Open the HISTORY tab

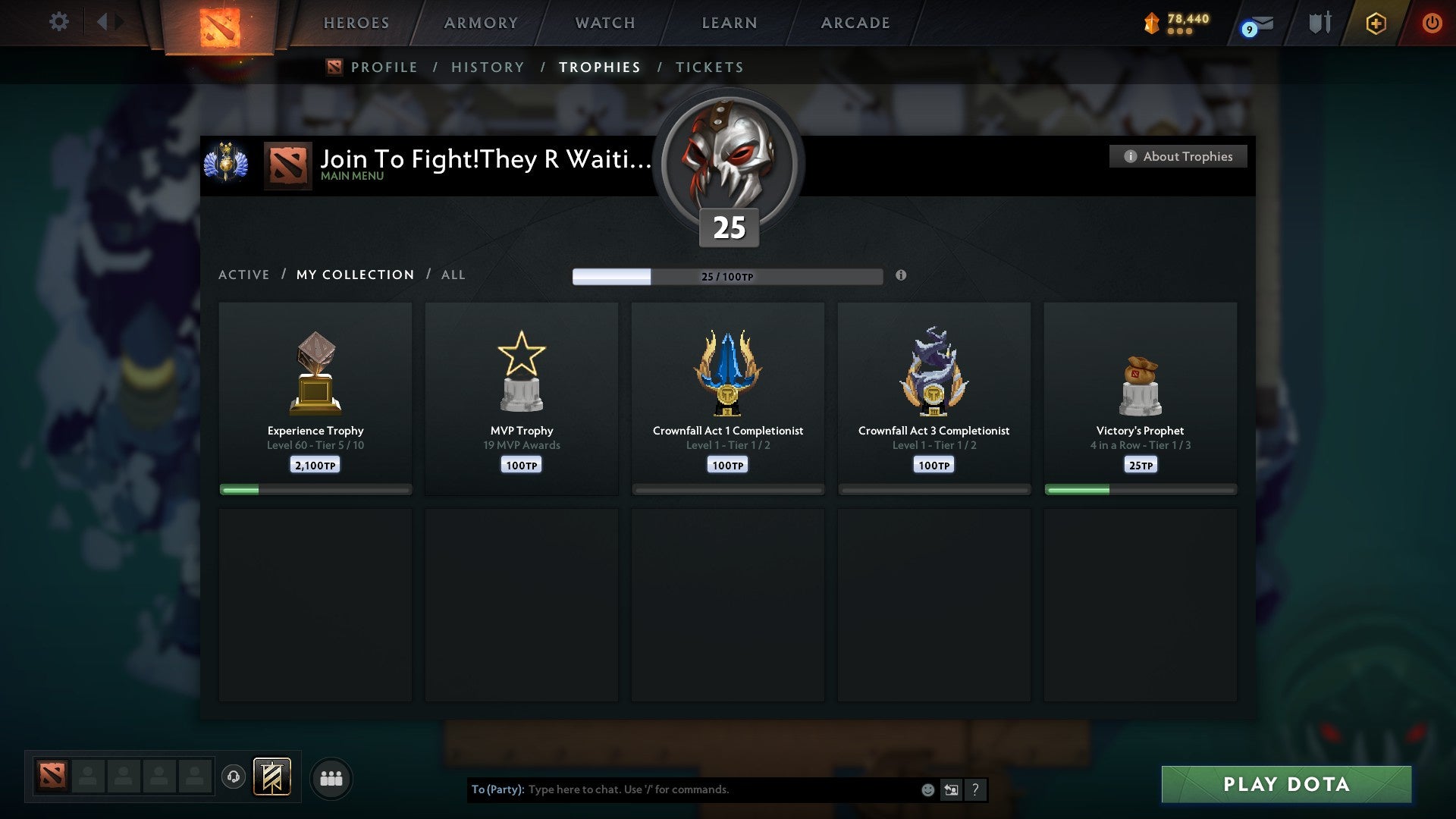pos(488,67)
